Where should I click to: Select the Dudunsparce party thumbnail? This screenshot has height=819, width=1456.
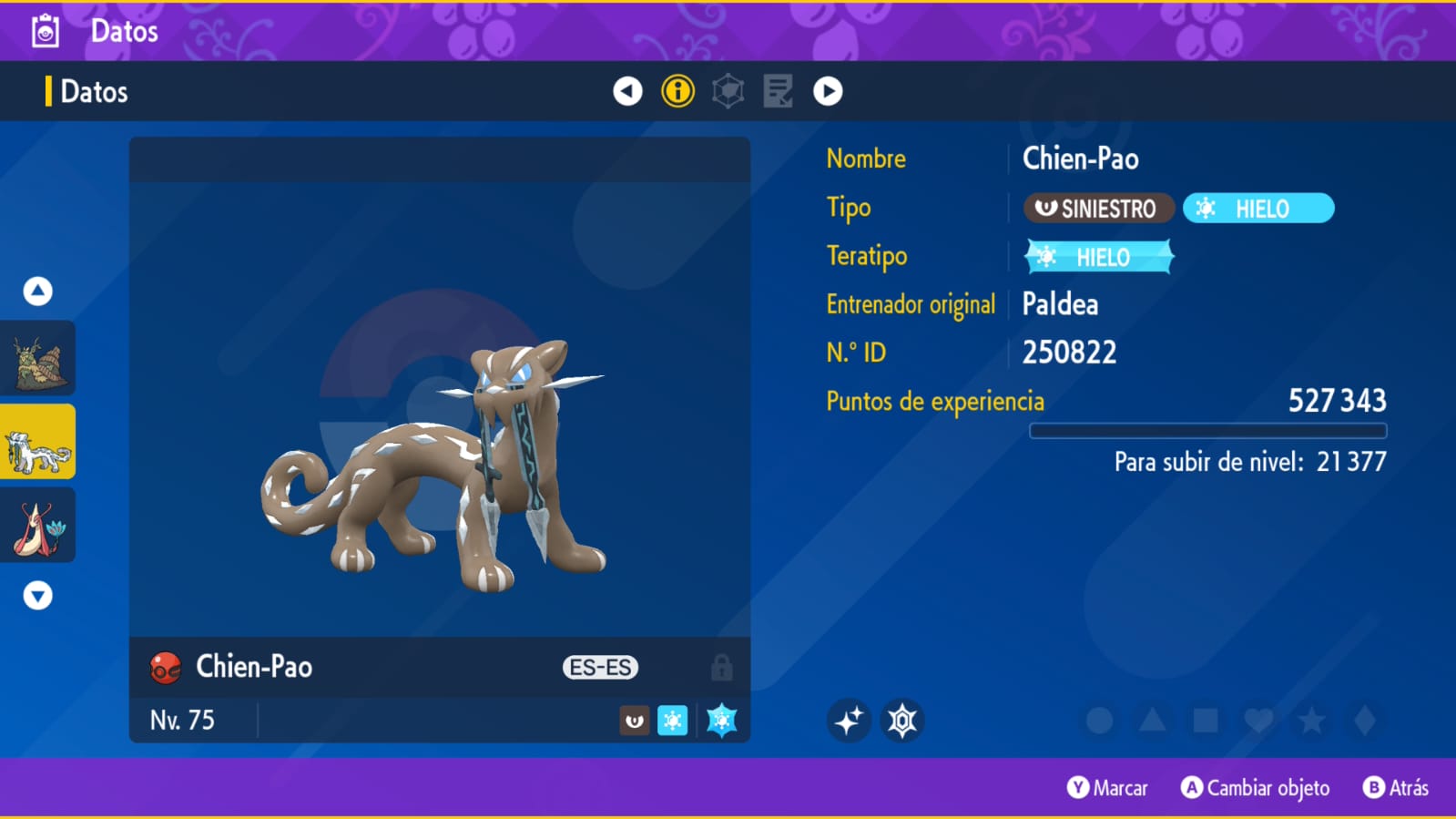point(38,359)
